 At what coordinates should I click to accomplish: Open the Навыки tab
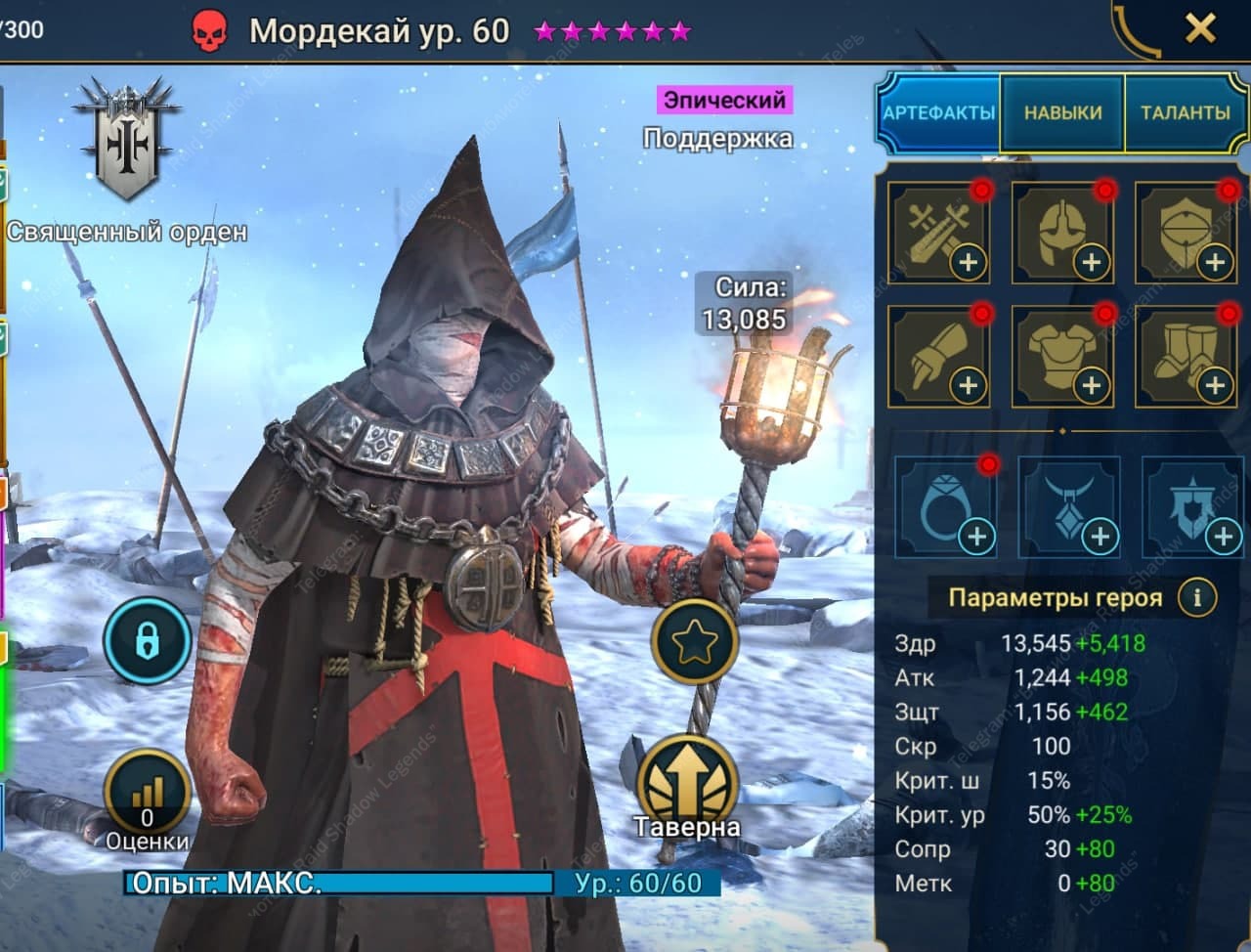(1062, 112)
